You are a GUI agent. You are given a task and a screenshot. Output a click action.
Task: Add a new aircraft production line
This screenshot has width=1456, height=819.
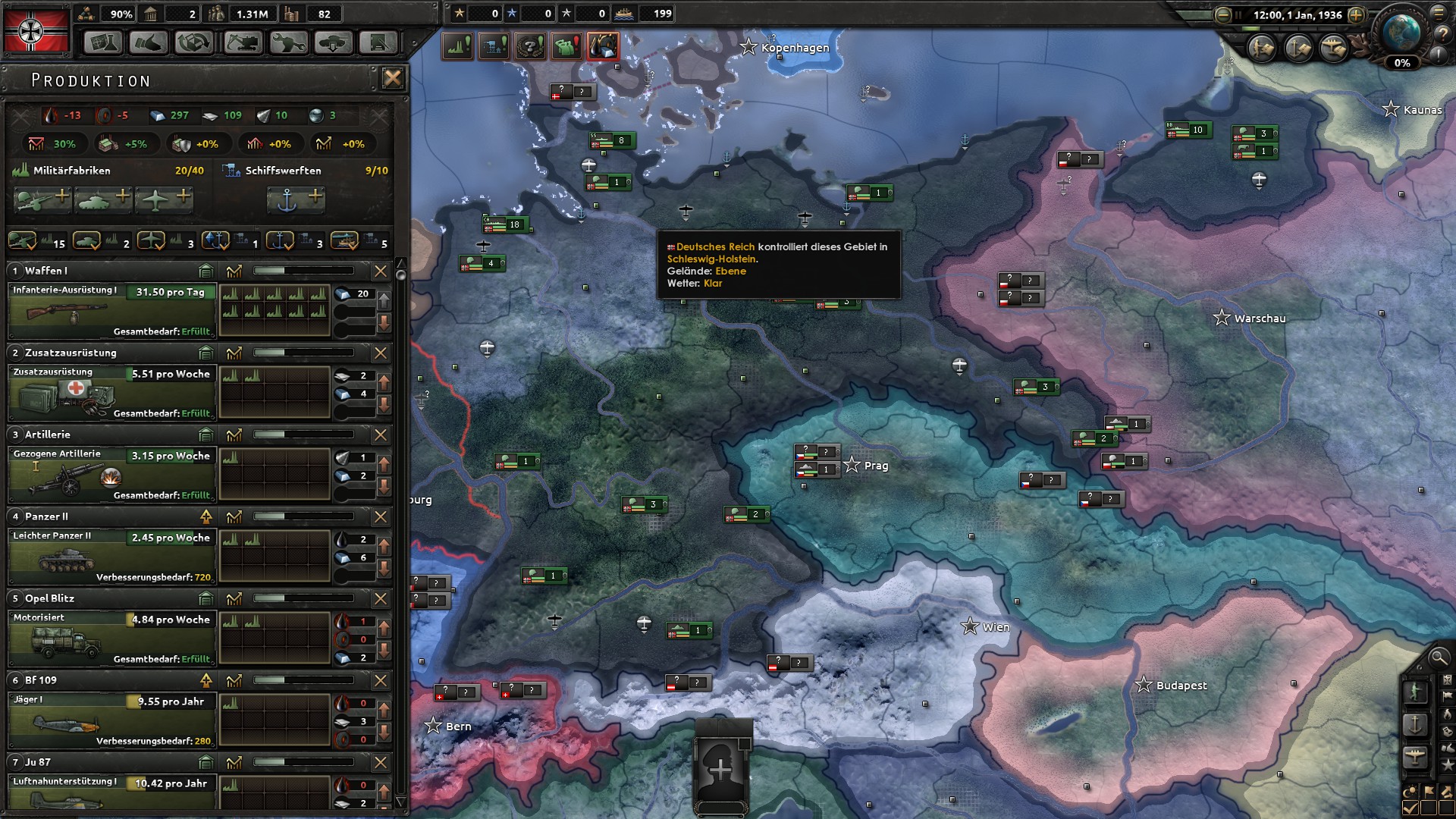tap(164, 200)
